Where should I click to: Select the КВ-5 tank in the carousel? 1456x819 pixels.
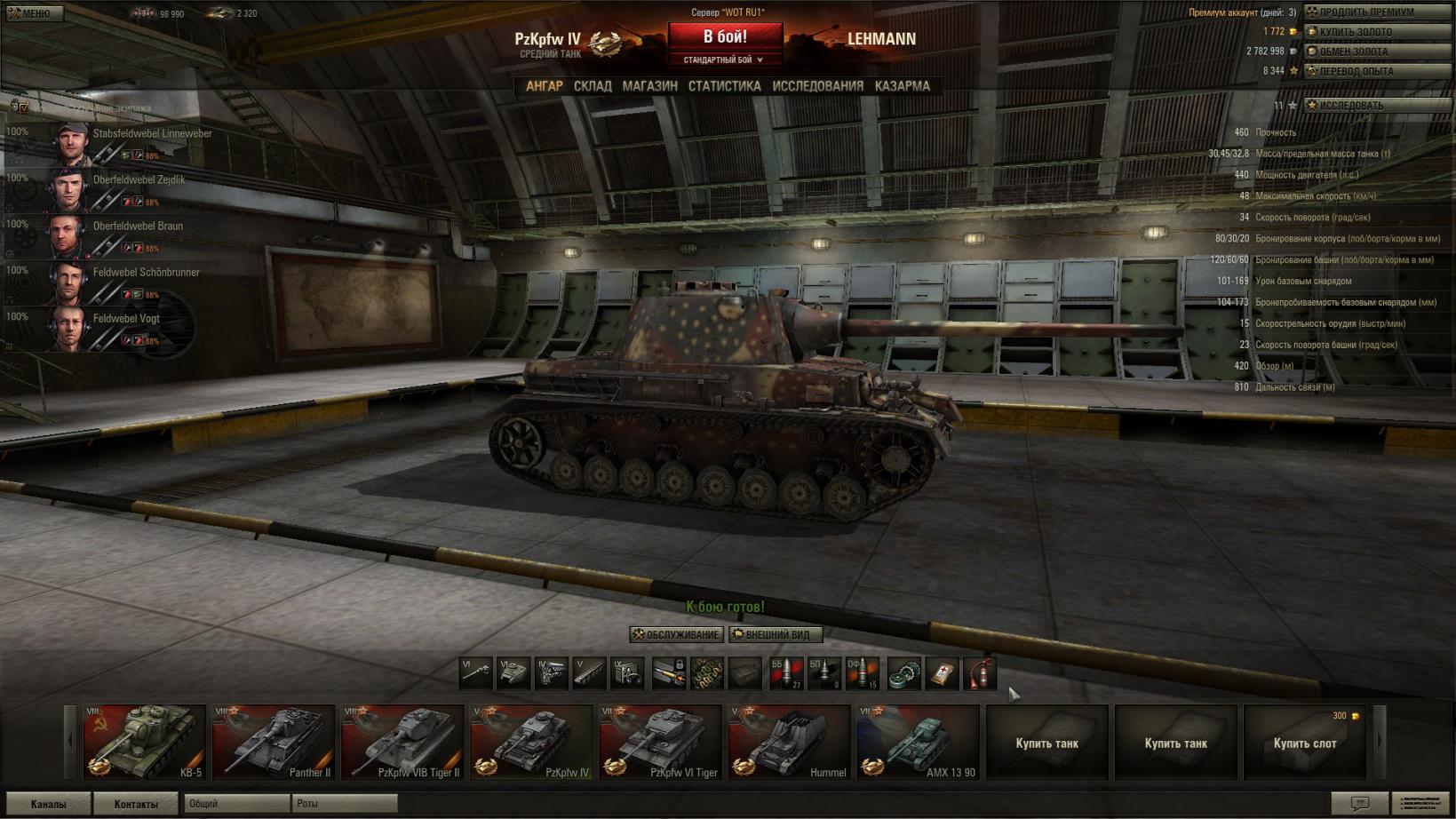pos(145,743)
